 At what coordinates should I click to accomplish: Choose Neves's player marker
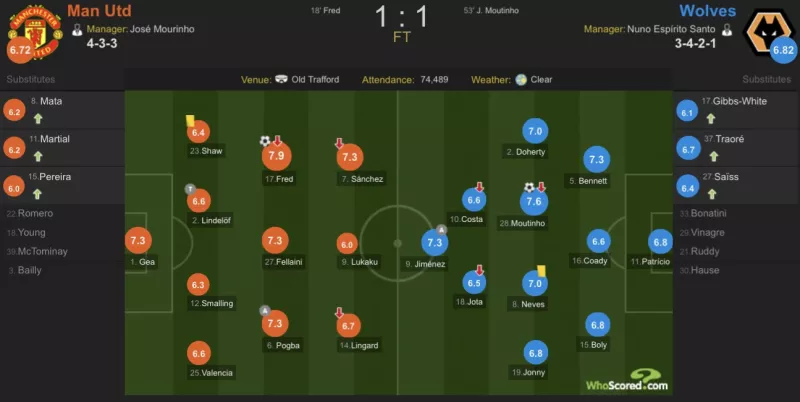[x=534, y=283]
